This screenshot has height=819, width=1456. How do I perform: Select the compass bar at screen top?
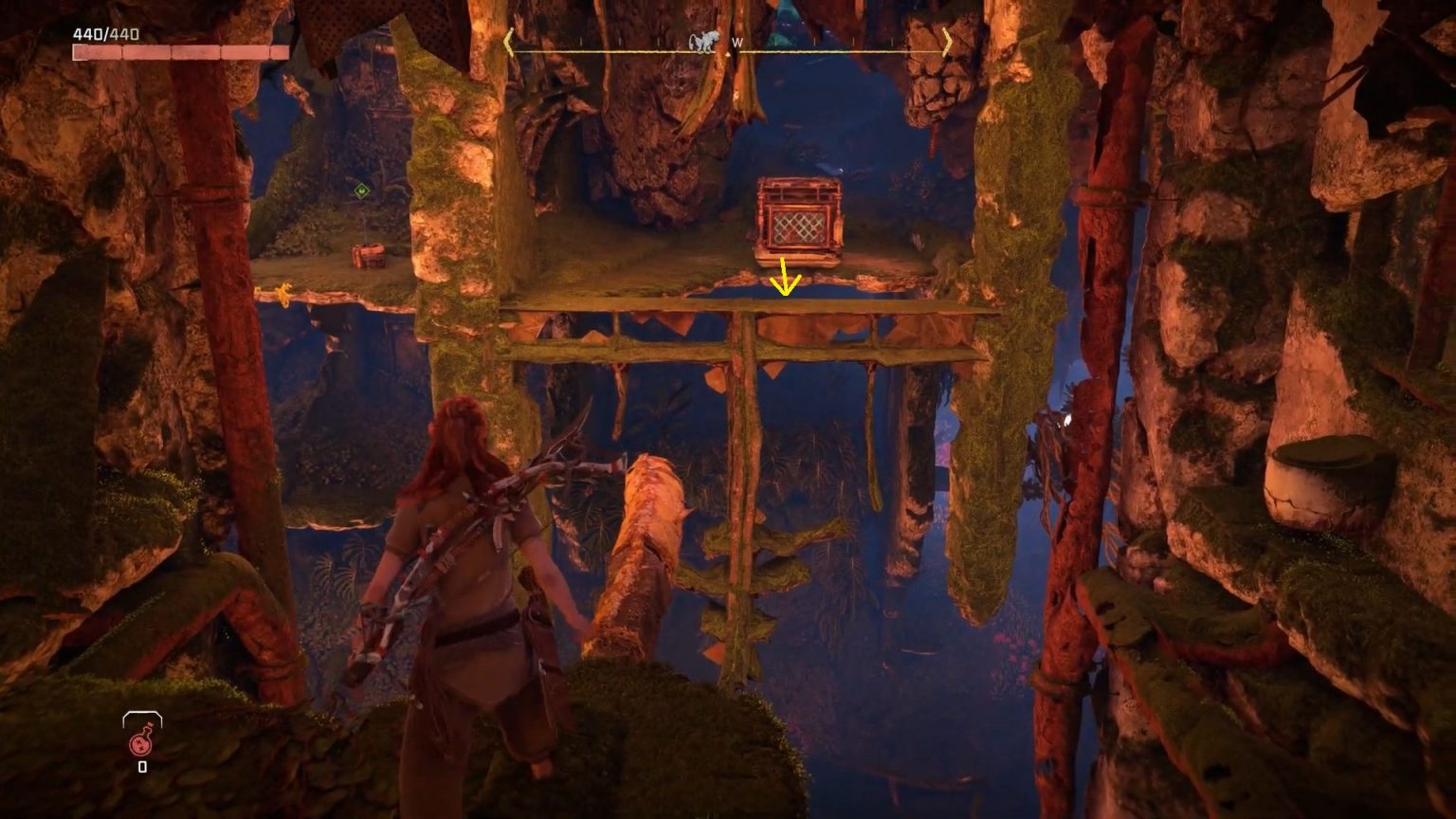tap(728, 43)
